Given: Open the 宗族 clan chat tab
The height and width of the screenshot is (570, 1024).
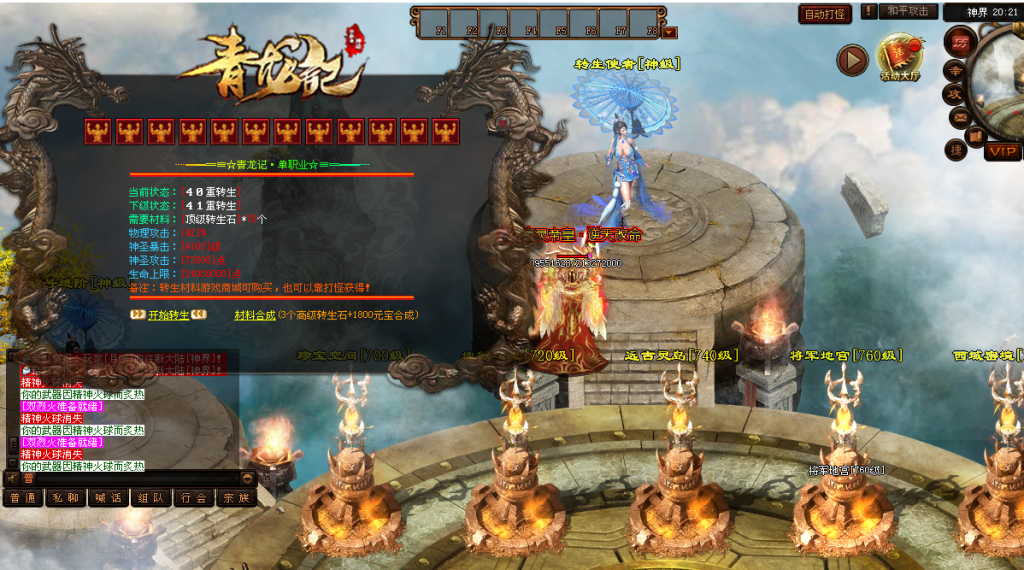Looking at the screenshot, I should (x=237, y=498).
